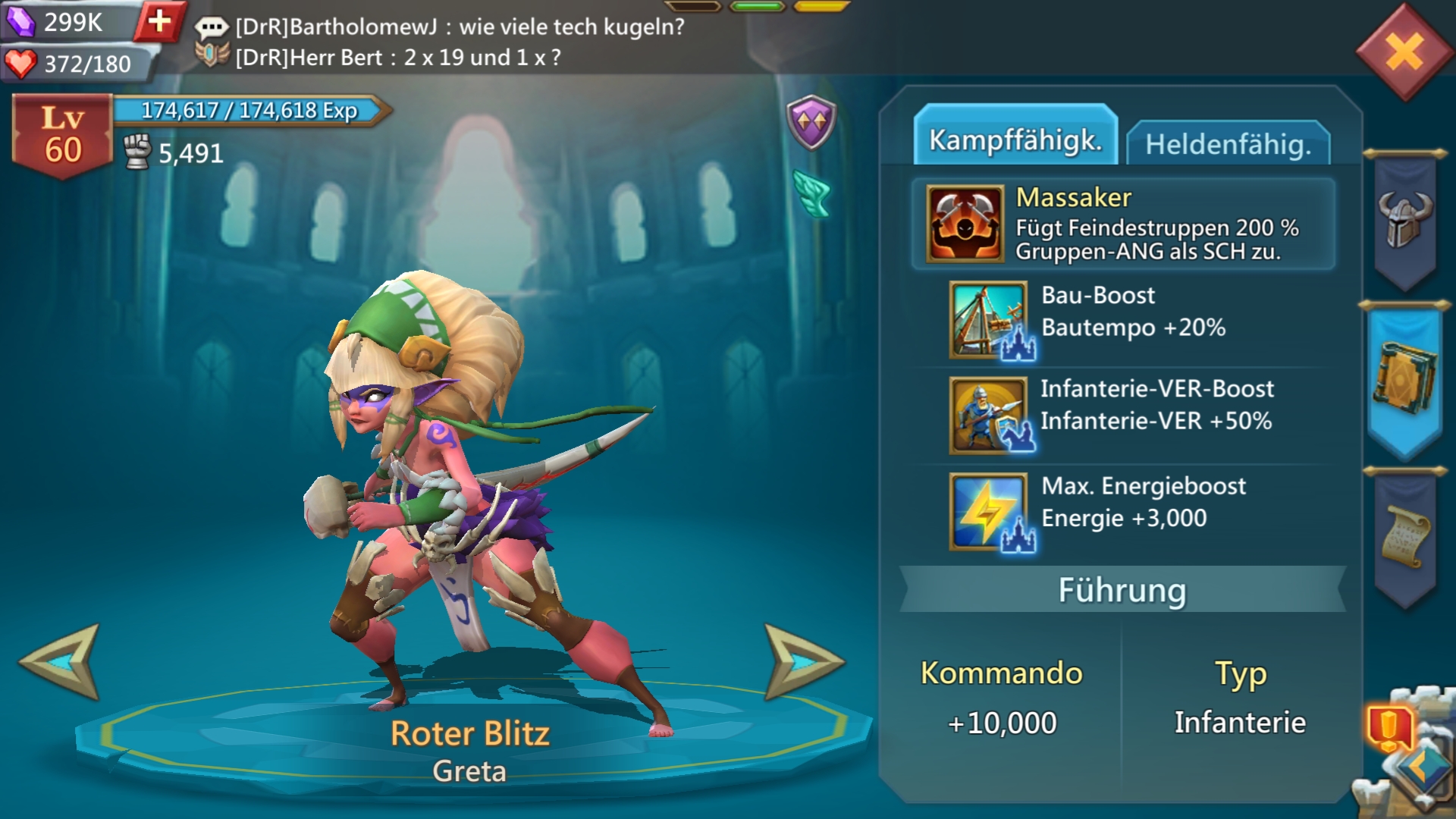Close the hero screen with the X
The width and height of the screenshot is (1456, 819).
coord(1404,53)
